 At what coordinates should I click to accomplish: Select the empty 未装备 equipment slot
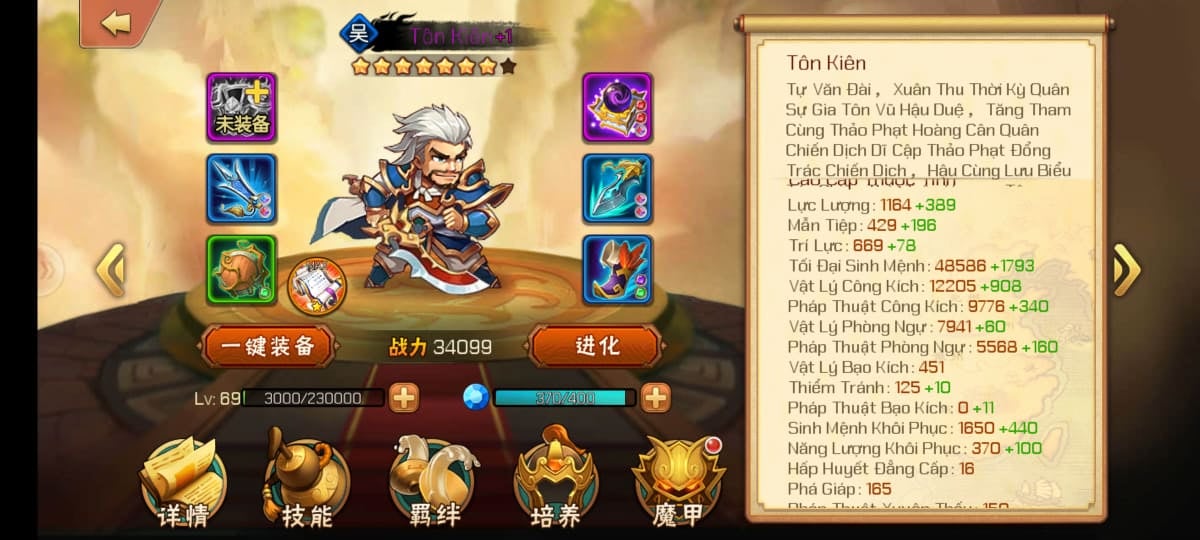click(x=242, y=107)
